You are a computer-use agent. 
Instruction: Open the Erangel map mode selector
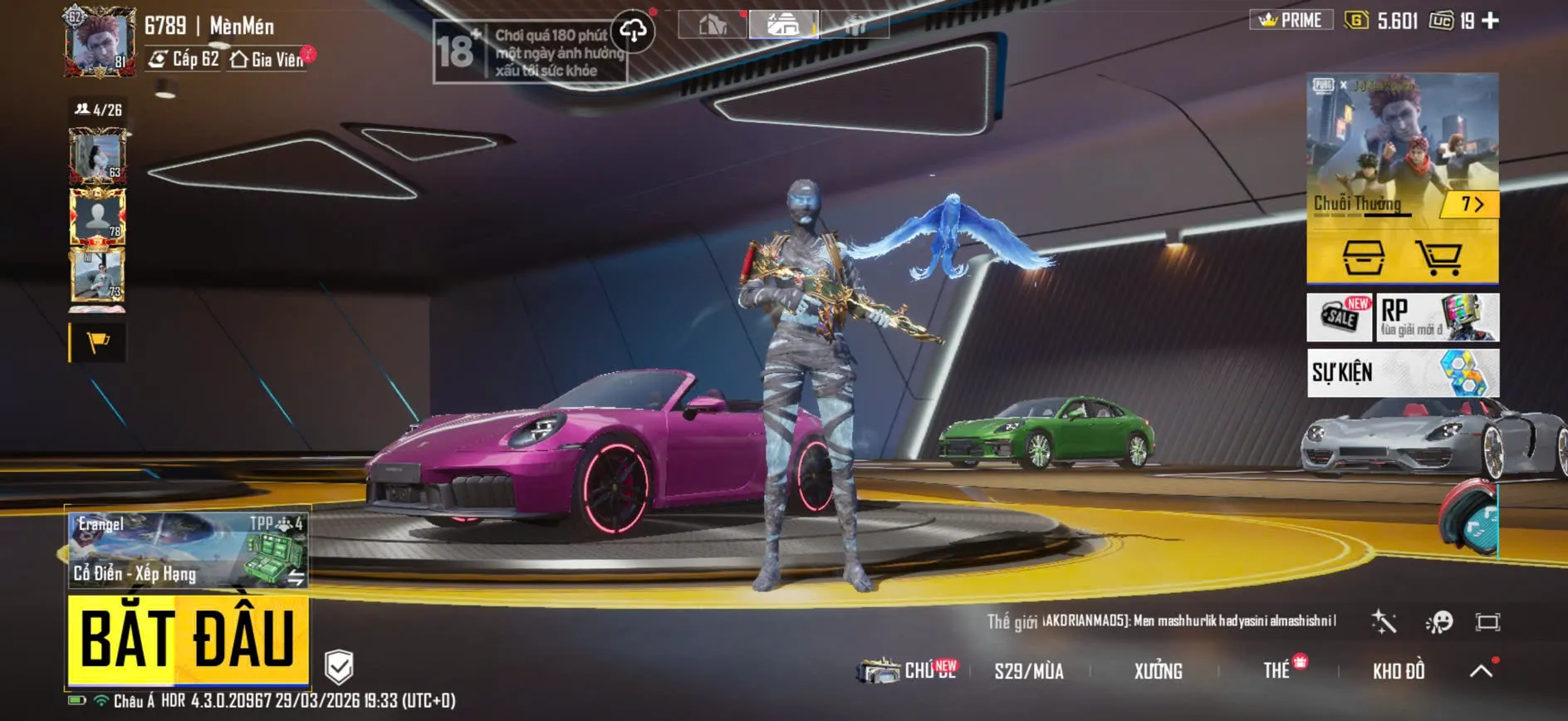188,550
